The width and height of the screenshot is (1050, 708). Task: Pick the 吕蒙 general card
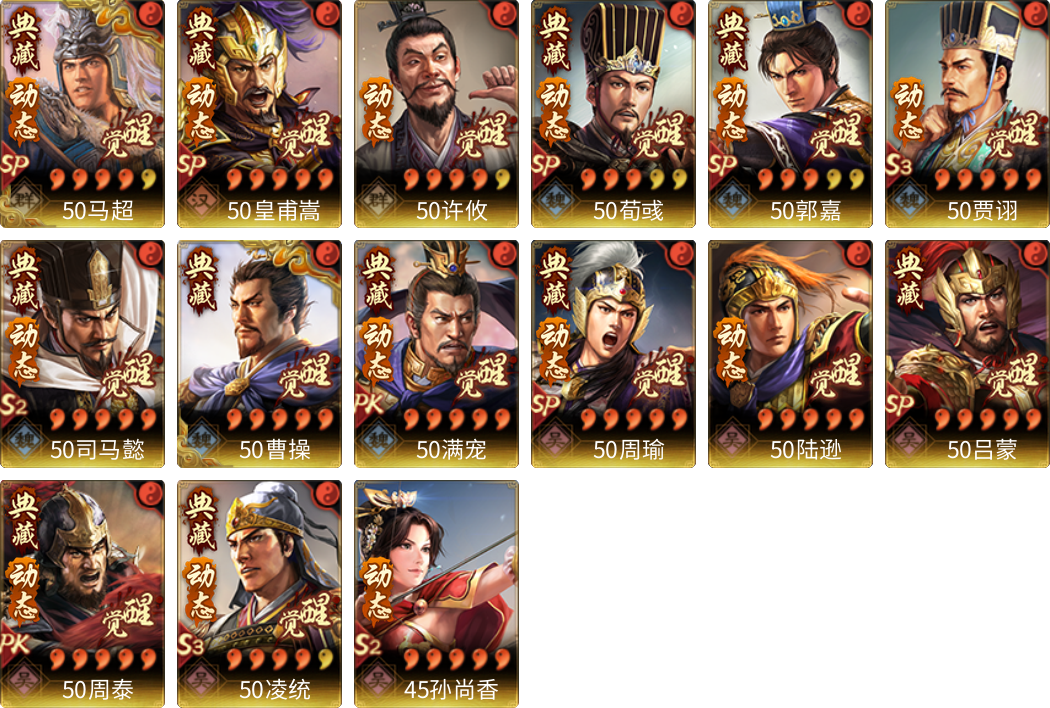[x=967, y=353]
